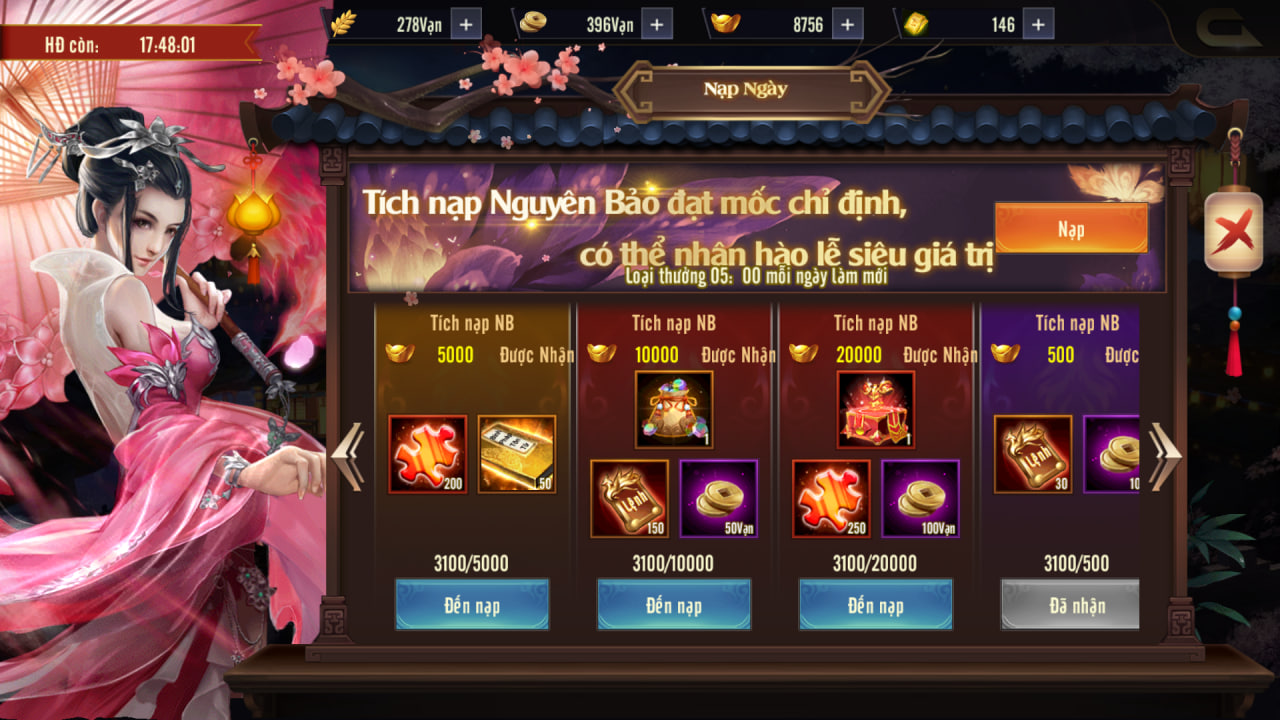The height and width of the screenshot is (720, 1280).
Task: Inspect the puzzle piece reward x250
Action: pos(831,498)
